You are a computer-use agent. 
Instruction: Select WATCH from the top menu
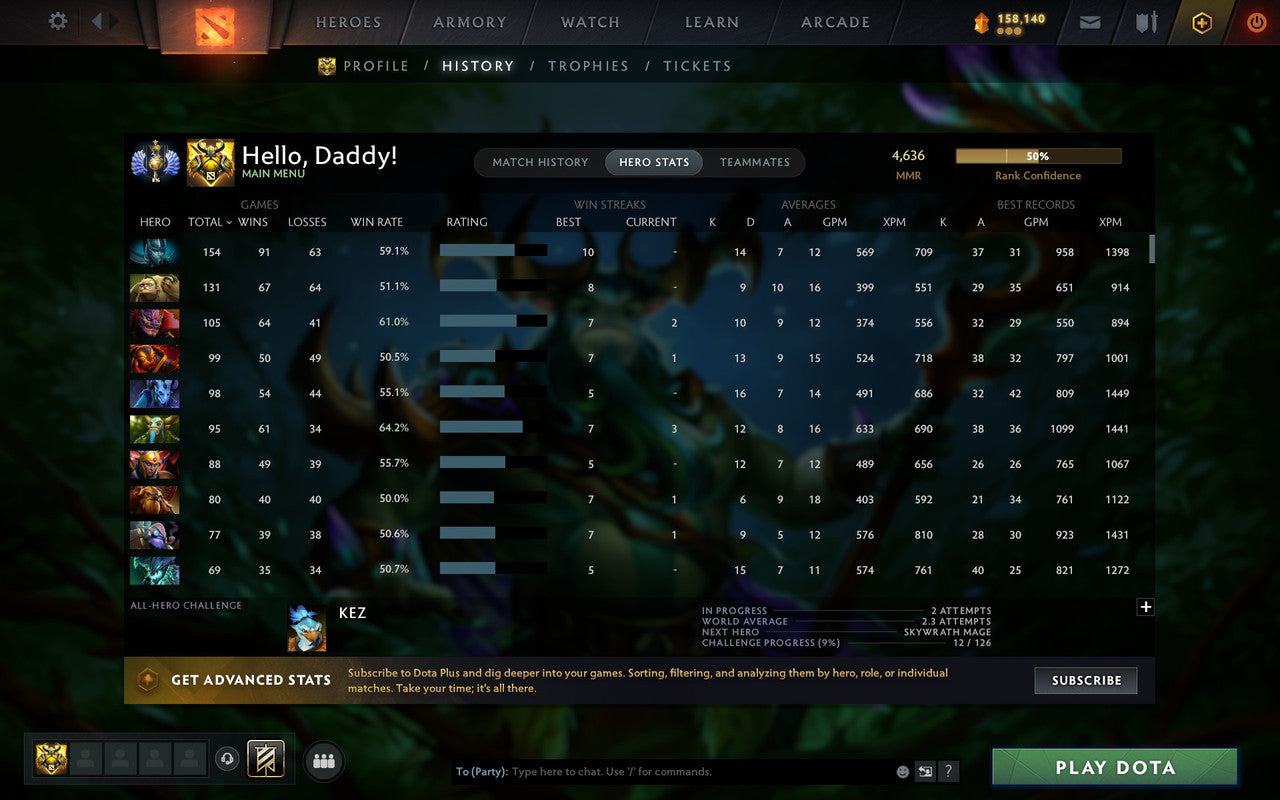(x=589, y=22)
